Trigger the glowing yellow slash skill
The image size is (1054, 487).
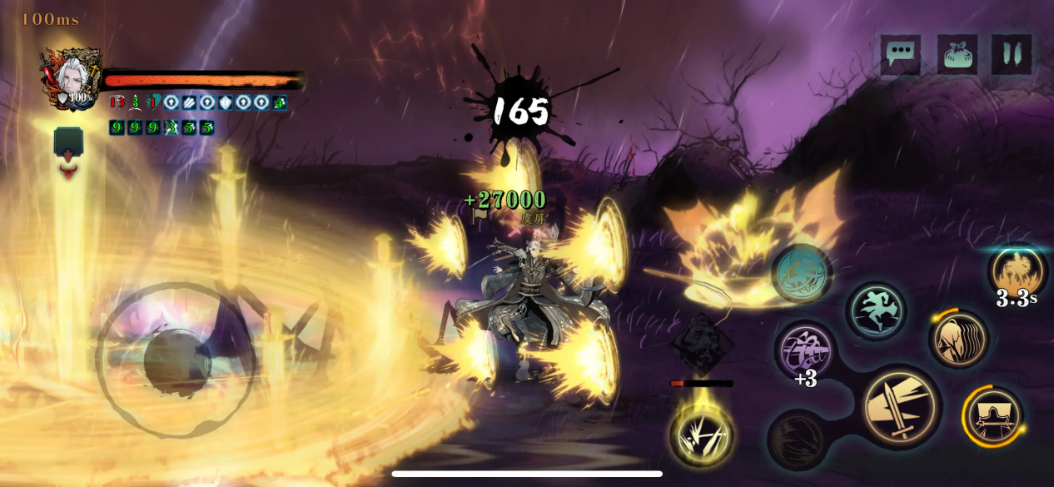point(701,435)
